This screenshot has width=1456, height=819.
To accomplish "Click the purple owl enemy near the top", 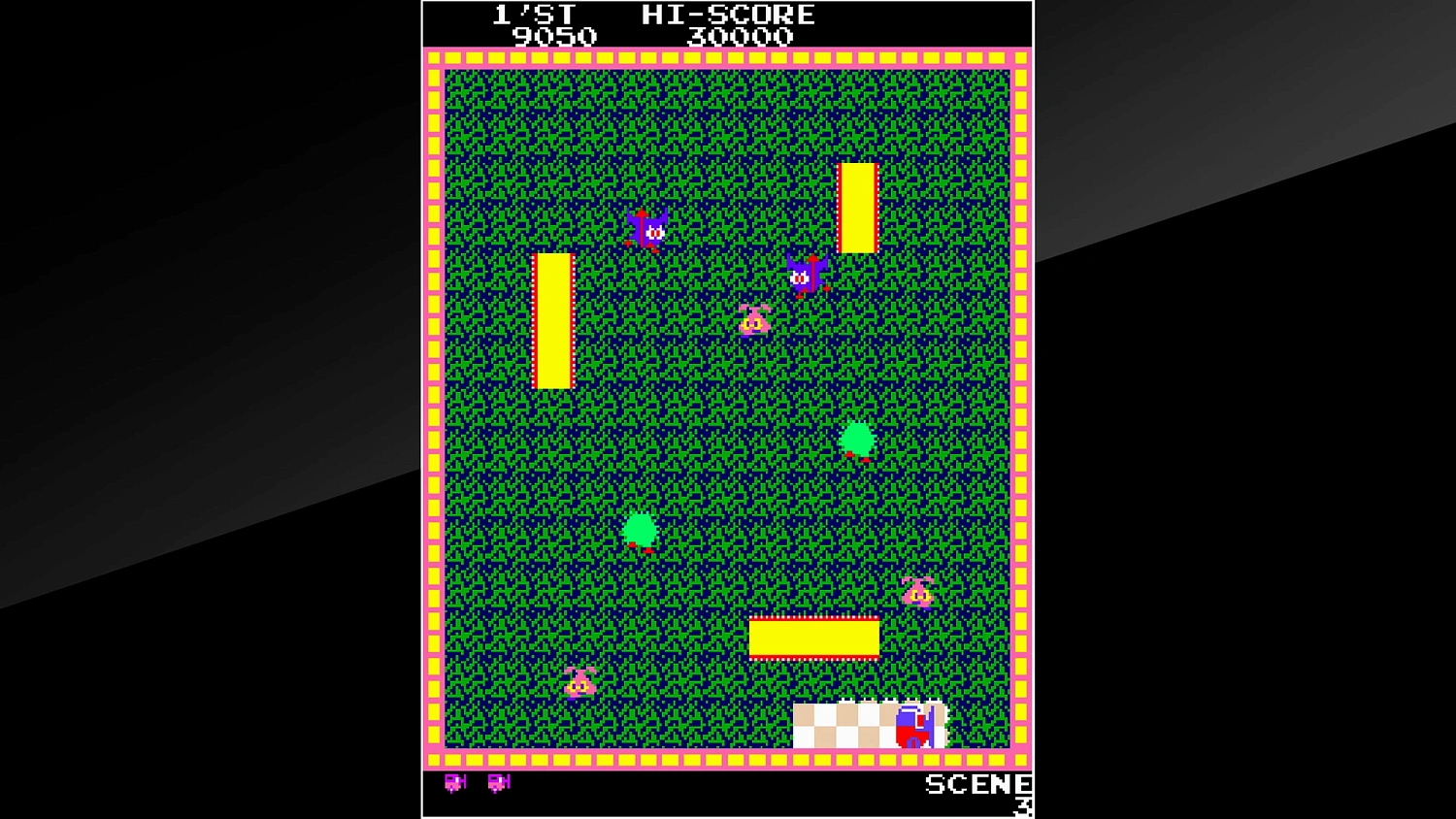I will pos(645,228).
